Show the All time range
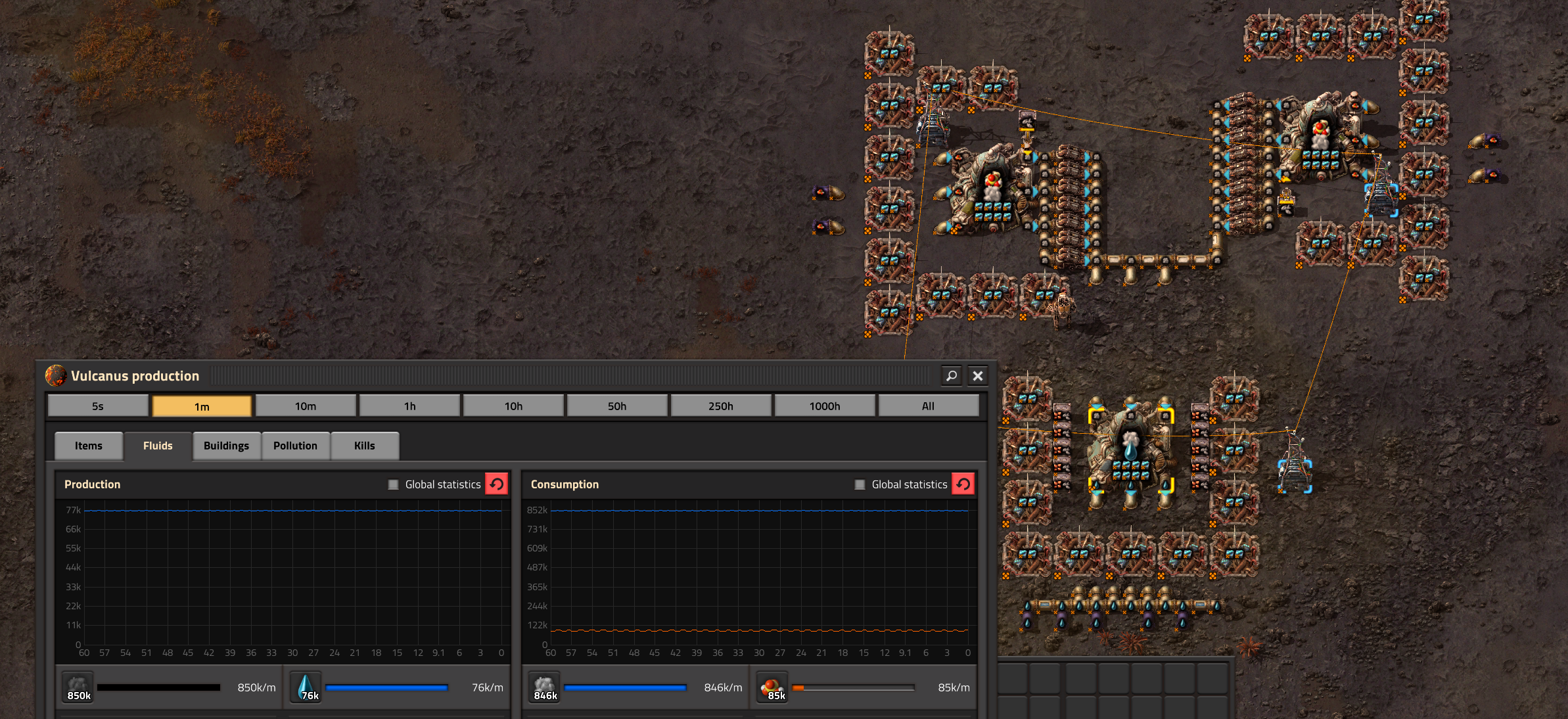The height and width of the screenshot is (719, 1568). pos(928,406)
